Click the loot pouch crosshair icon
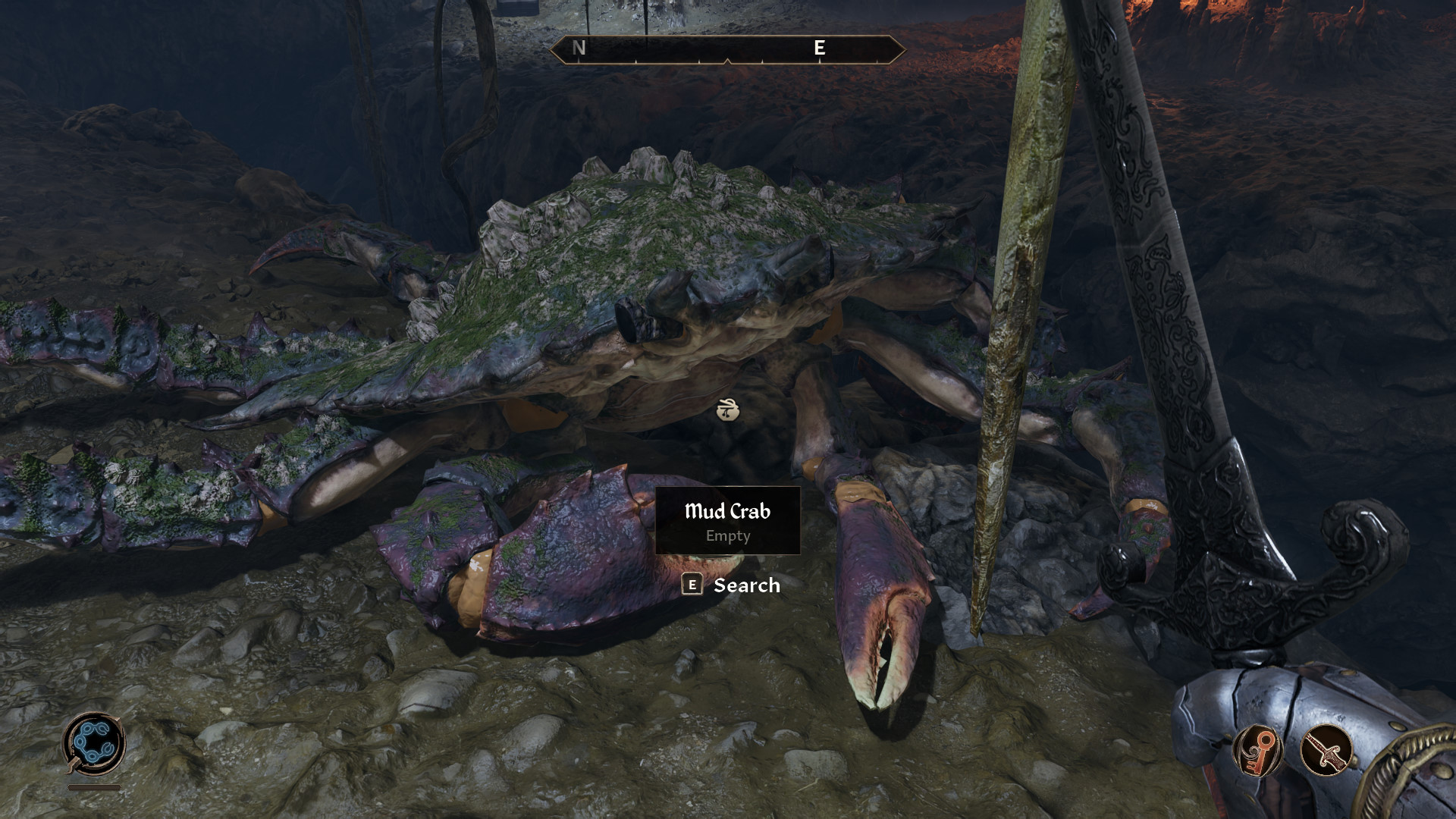Image resolution: width=1456 pixels, height=819 pixels. [727, 409]
